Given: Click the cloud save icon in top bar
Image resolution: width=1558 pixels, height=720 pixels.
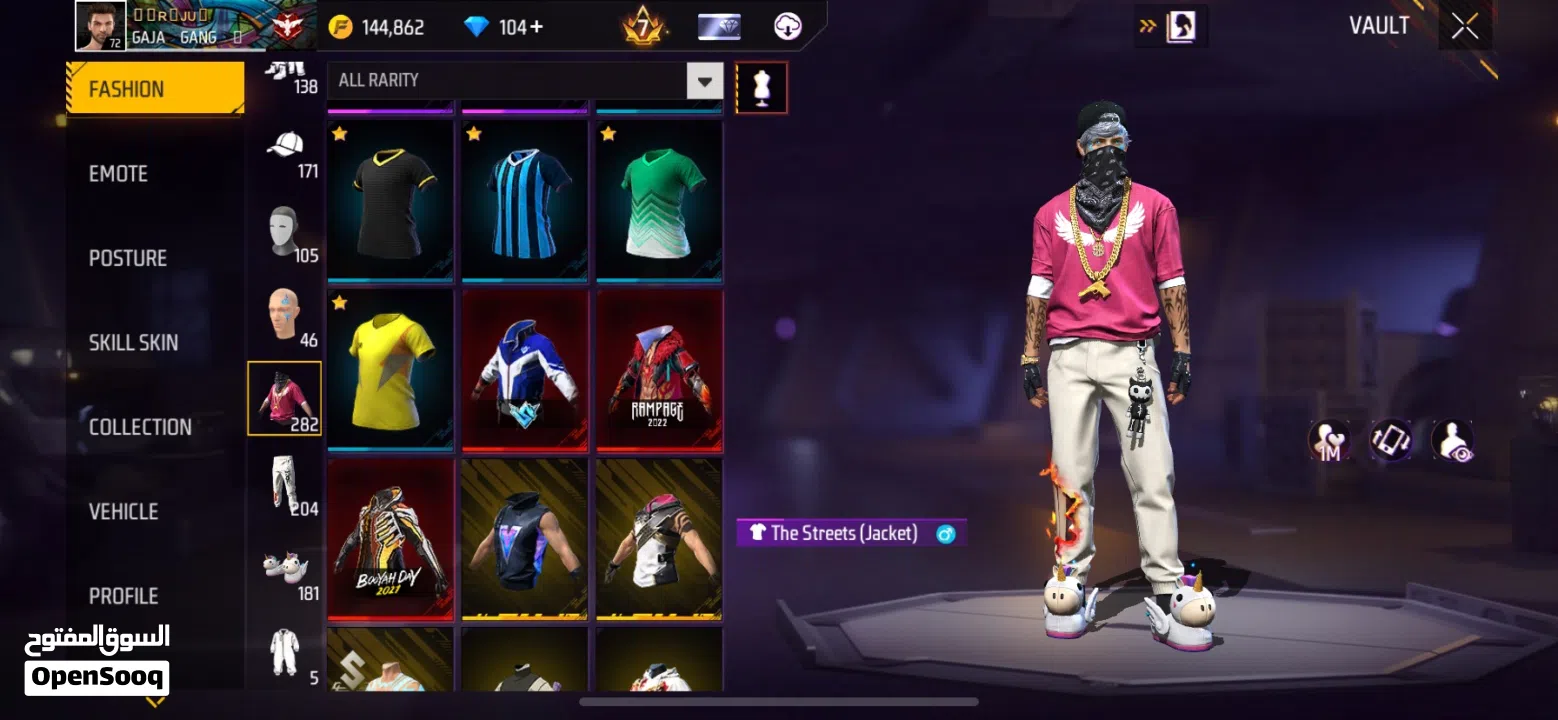Looking at the screenshot, I should coord(789,26).
